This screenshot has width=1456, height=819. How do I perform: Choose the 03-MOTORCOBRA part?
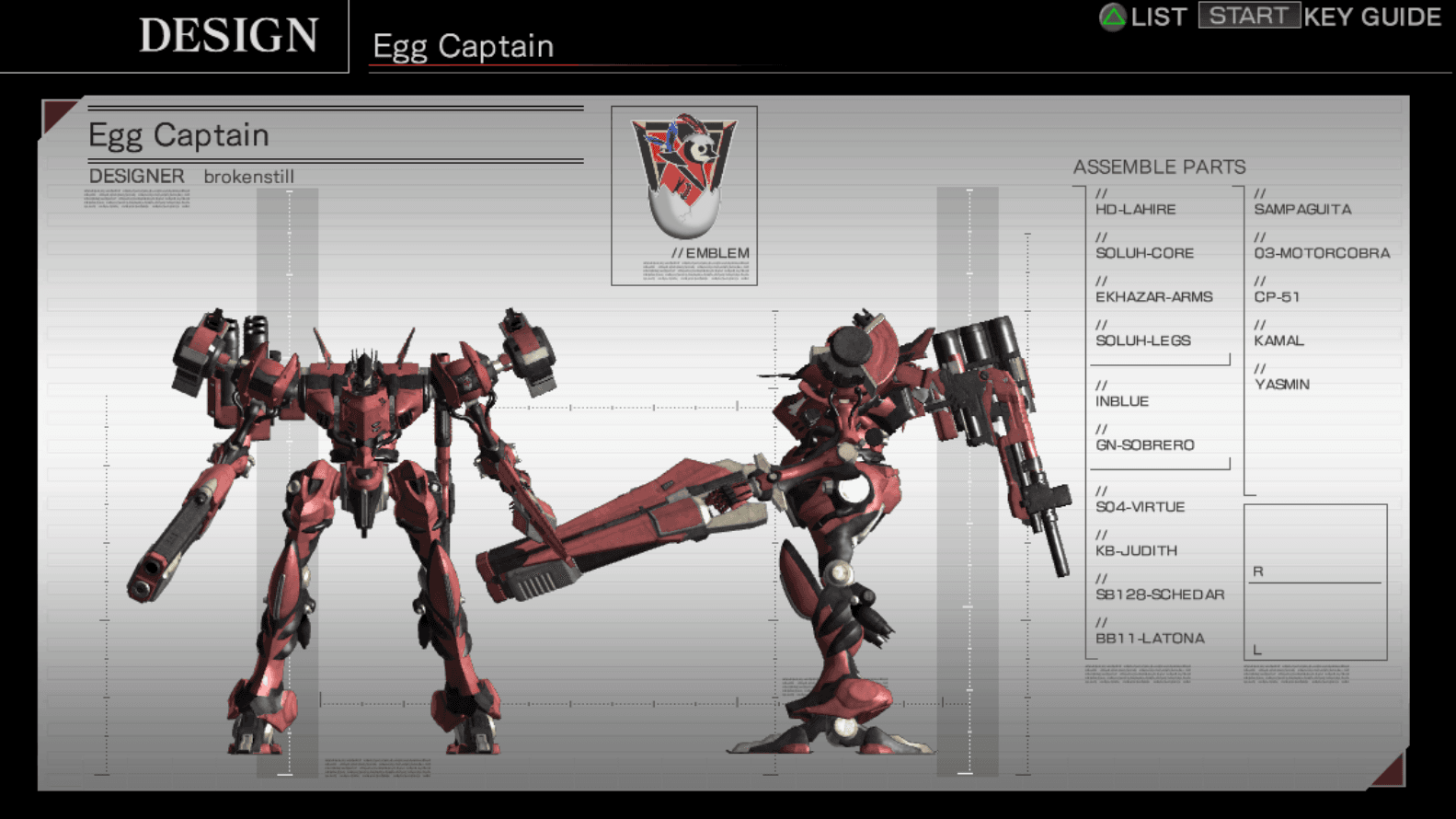click(1323, 253)
